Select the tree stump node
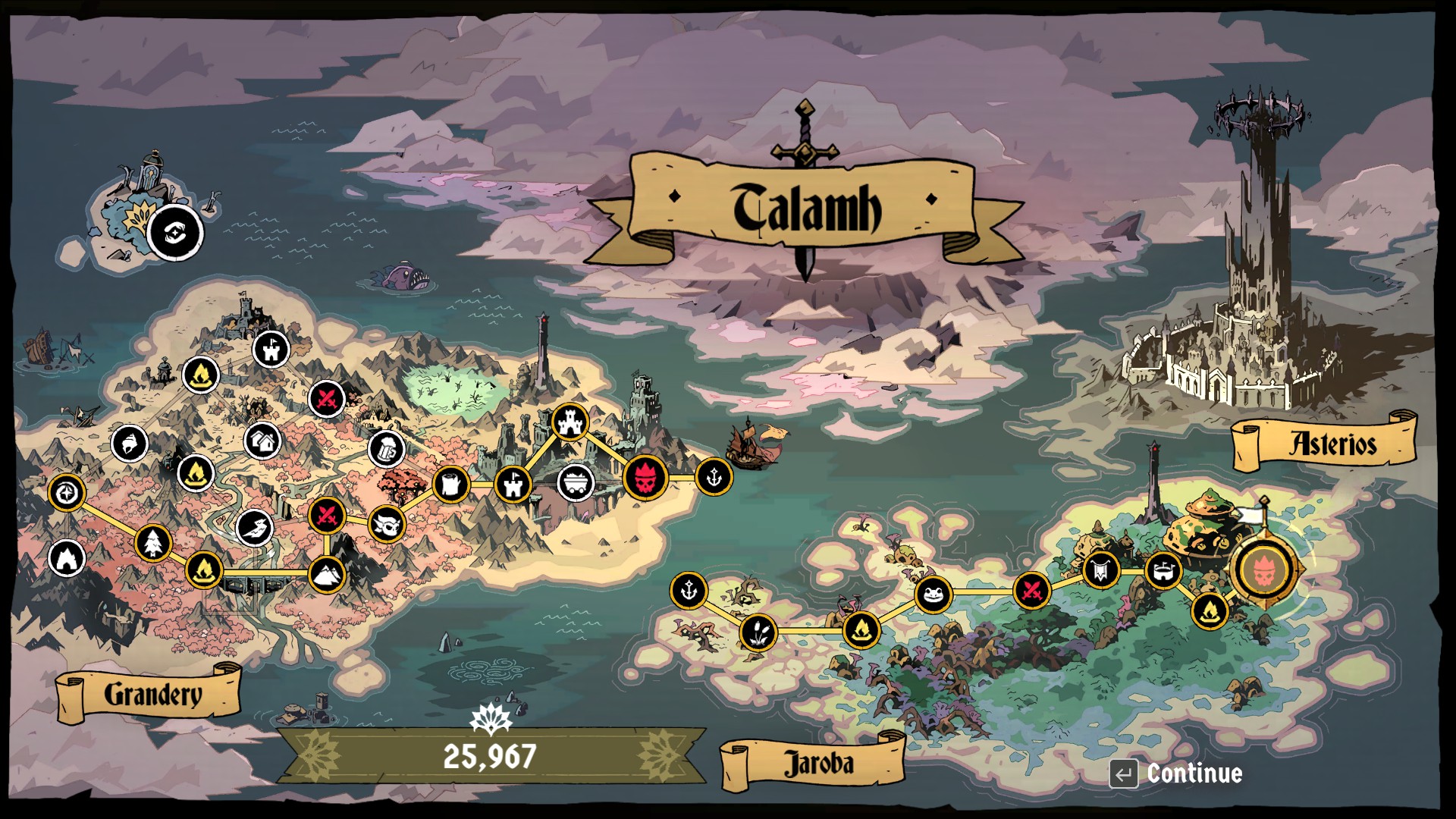 451,483
